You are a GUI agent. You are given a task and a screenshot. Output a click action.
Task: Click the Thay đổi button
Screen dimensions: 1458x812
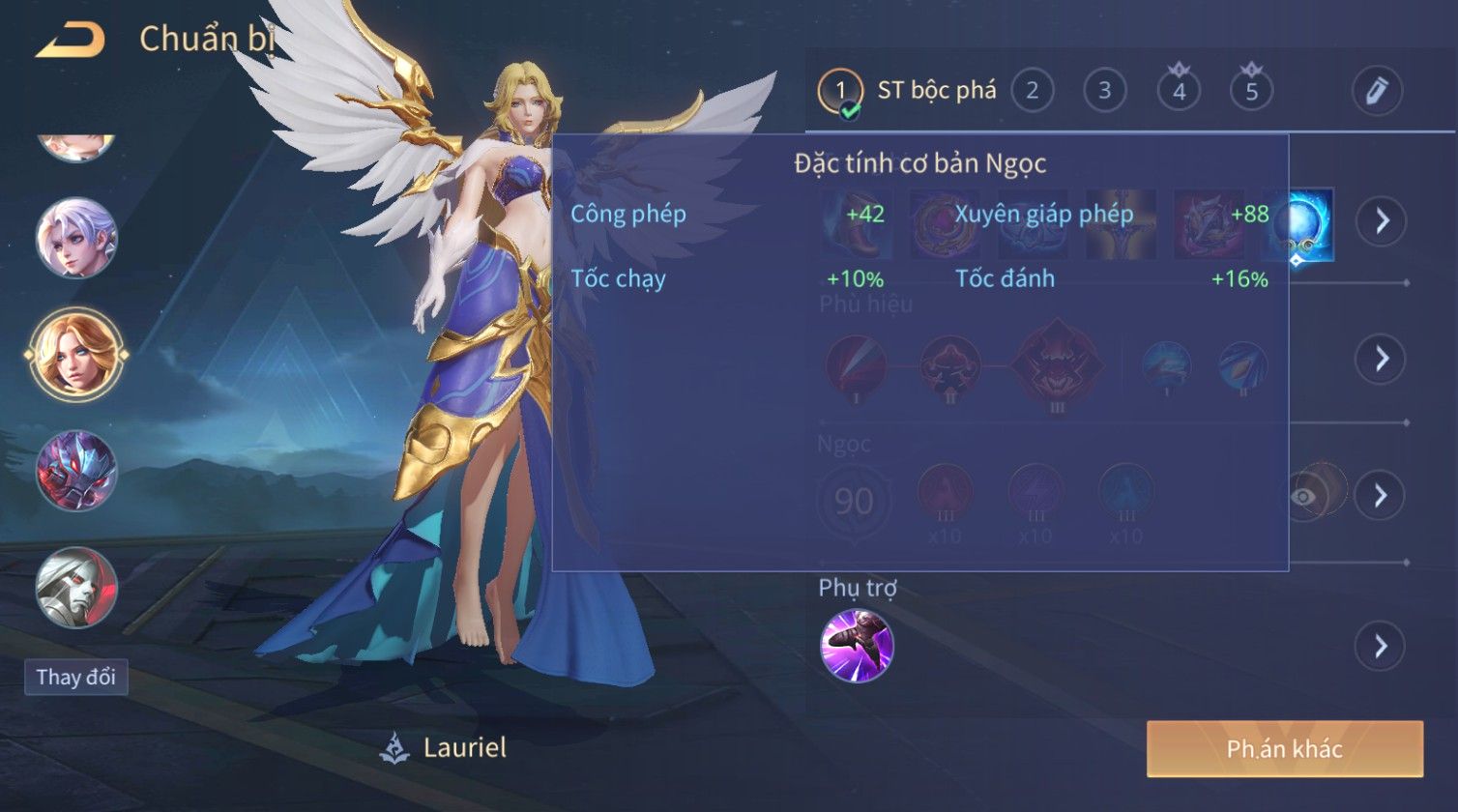click(x=75, y=677)
